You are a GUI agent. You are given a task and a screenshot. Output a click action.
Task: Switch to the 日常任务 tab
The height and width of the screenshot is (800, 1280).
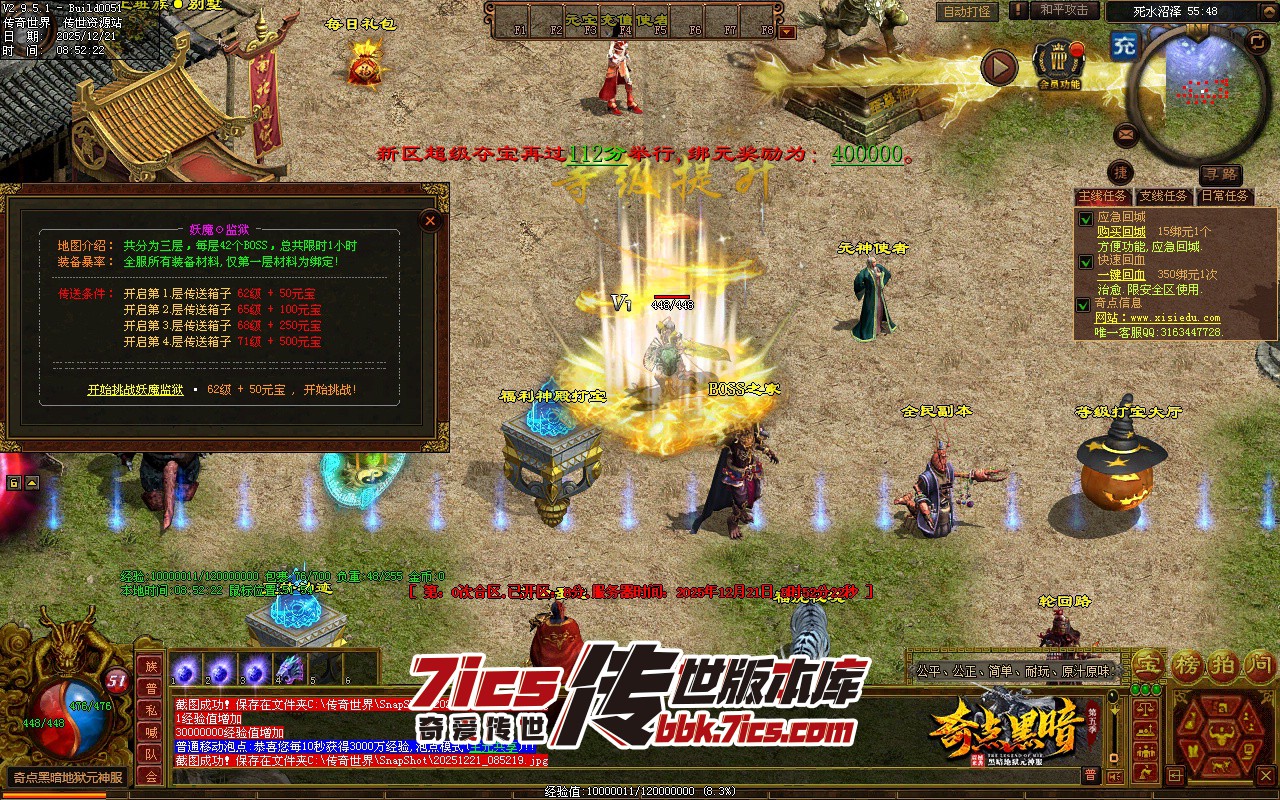(x=1225, y=197)
